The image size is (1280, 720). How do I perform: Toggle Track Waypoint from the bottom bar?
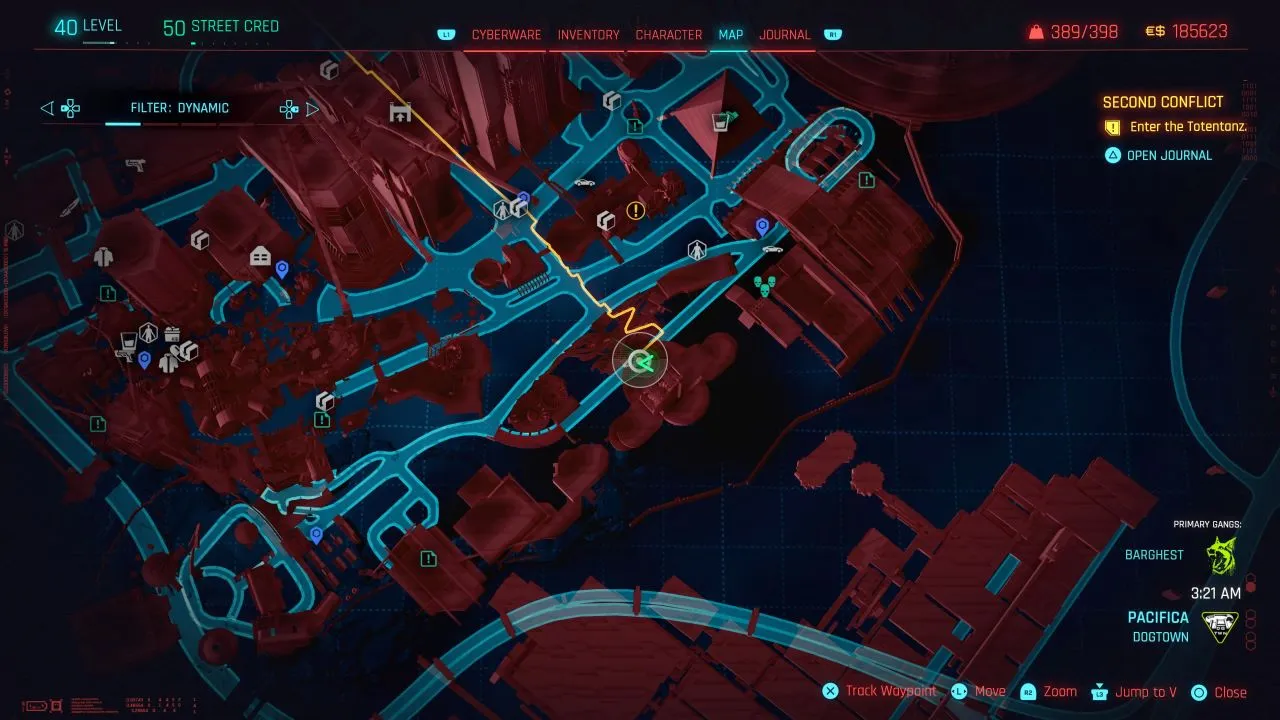(x=888, y=691)
